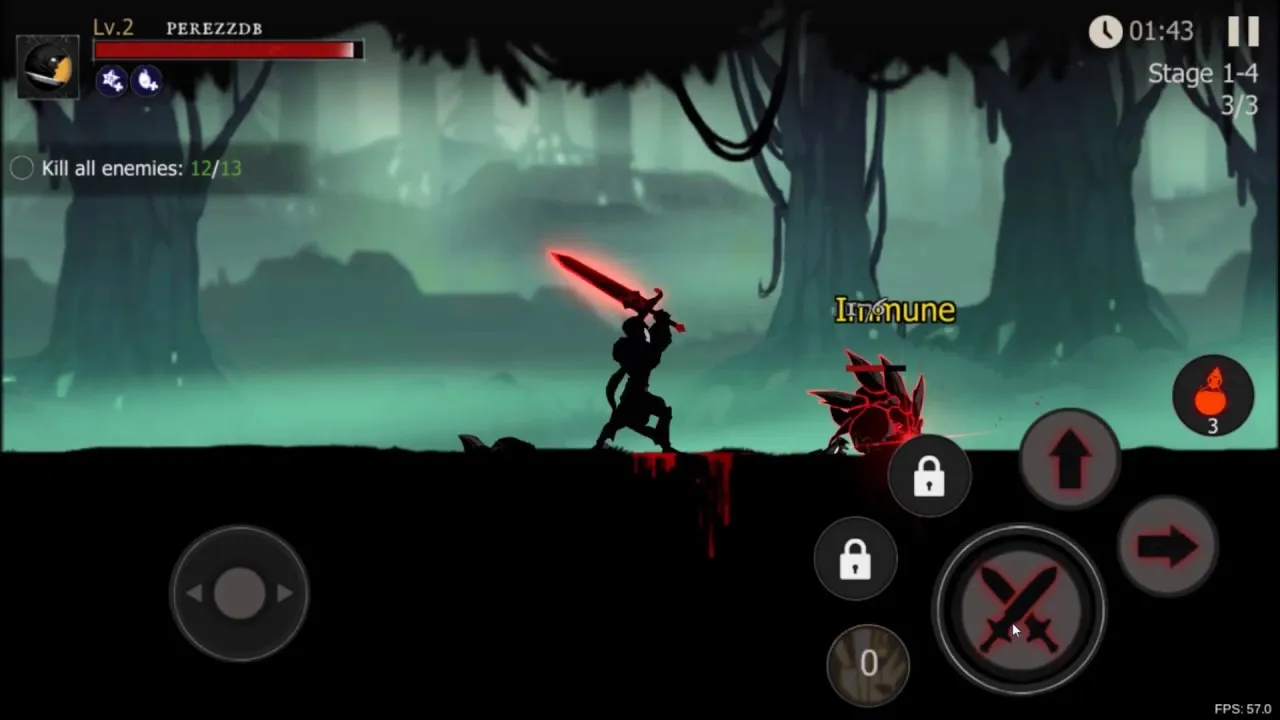Click the 'Stage 1-4' label
This screenshot has width=1280, height=720.
tap(1203, 72)
